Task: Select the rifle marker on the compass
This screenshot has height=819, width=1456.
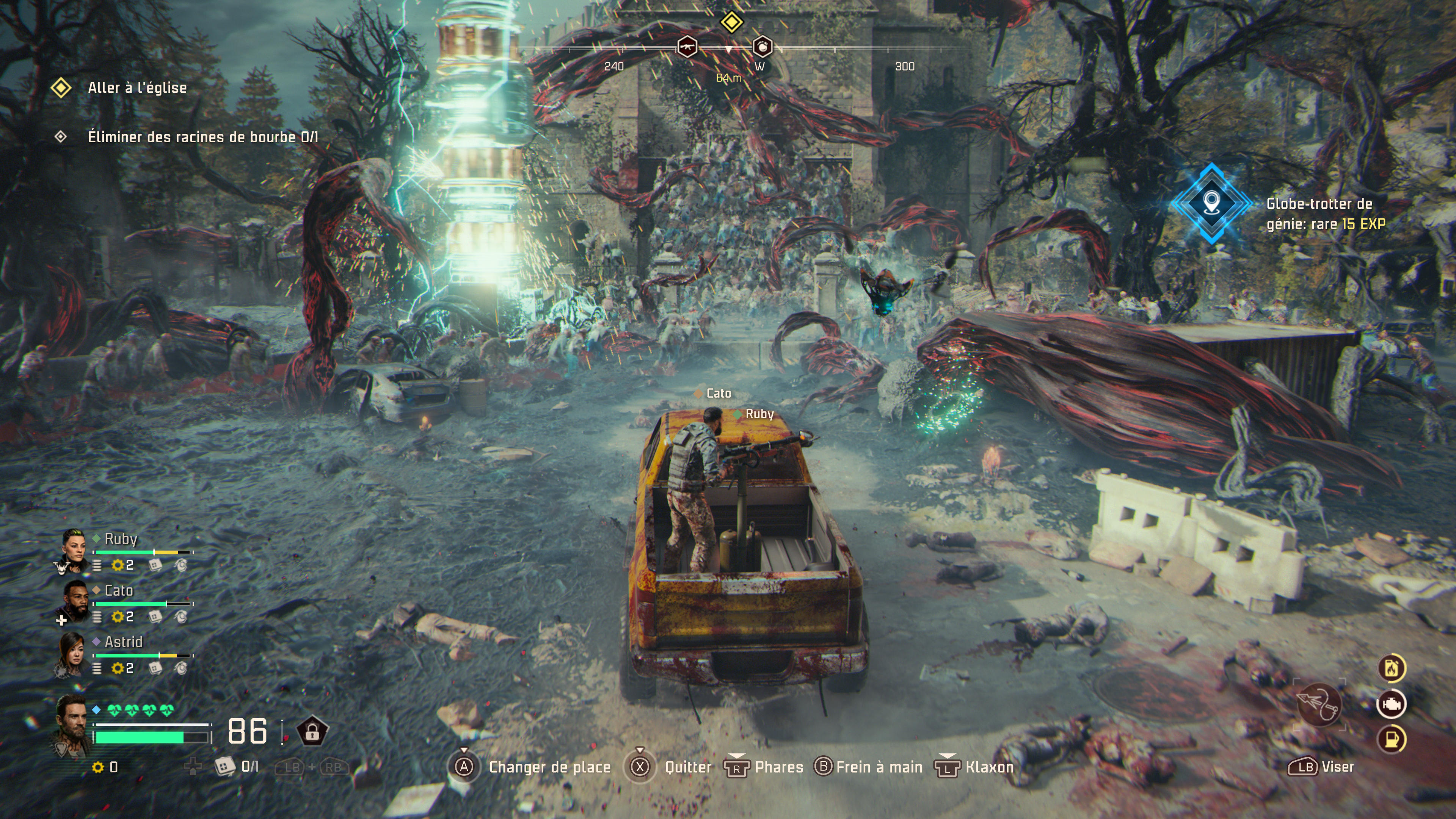Action: [687, 47]
